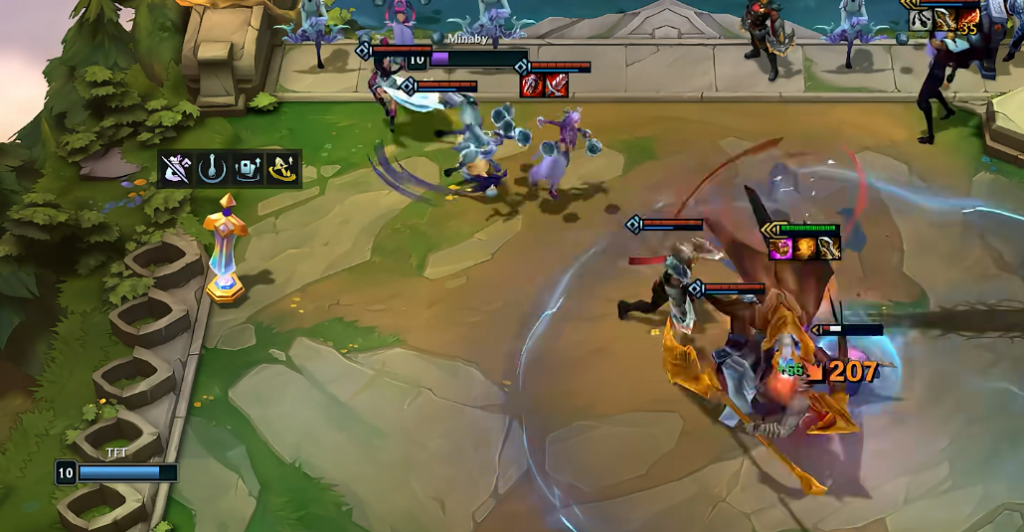This screenshot has width=1024, height=532.
Task: Select the blue spatula augment icon
Action: pyautogui.click(x=211, y=170)
